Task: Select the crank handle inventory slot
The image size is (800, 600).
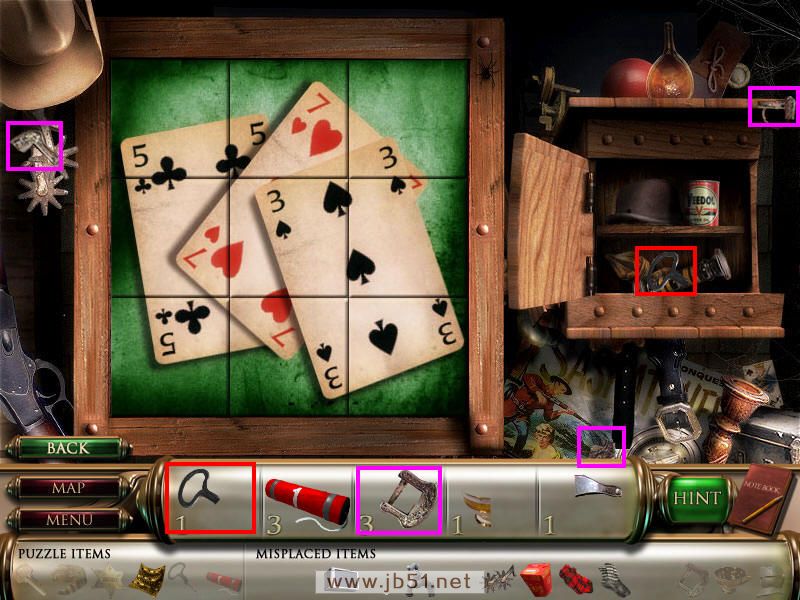Action: point(210,497)
